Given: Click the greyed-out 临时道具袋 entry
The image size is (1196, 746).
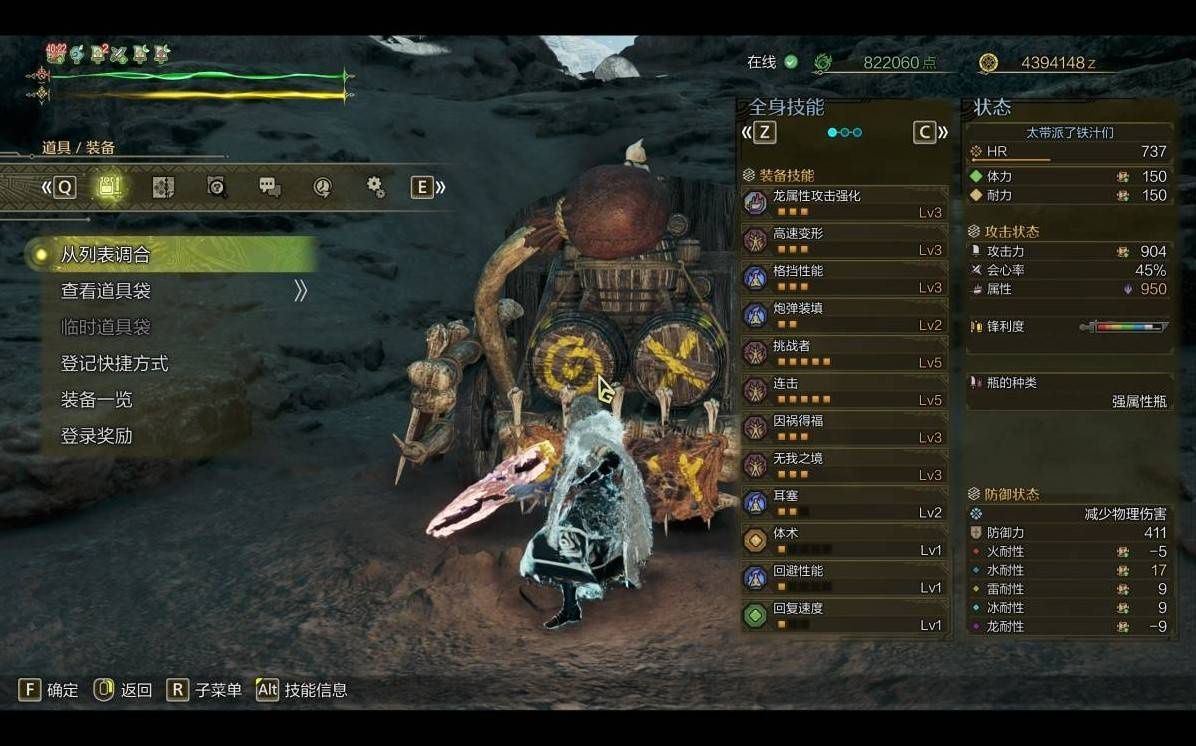Looking at the screenshot, I should coord(106,327).
